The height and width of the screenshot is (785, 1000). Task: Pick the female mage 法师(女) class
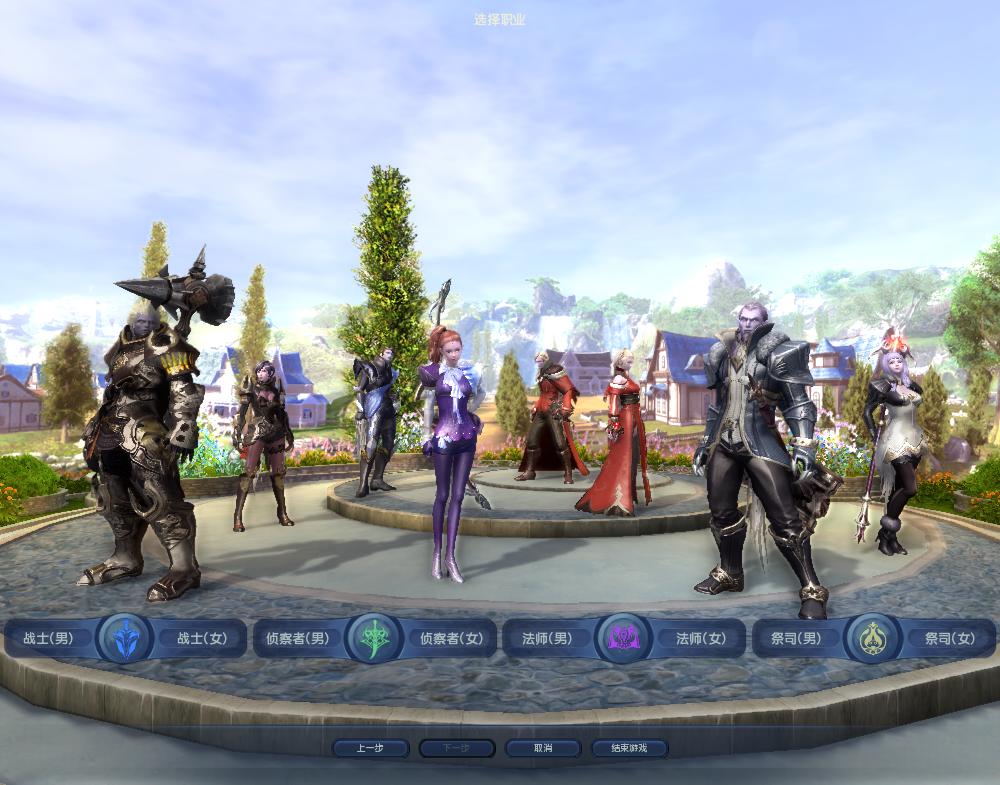(x=701, y=638)
